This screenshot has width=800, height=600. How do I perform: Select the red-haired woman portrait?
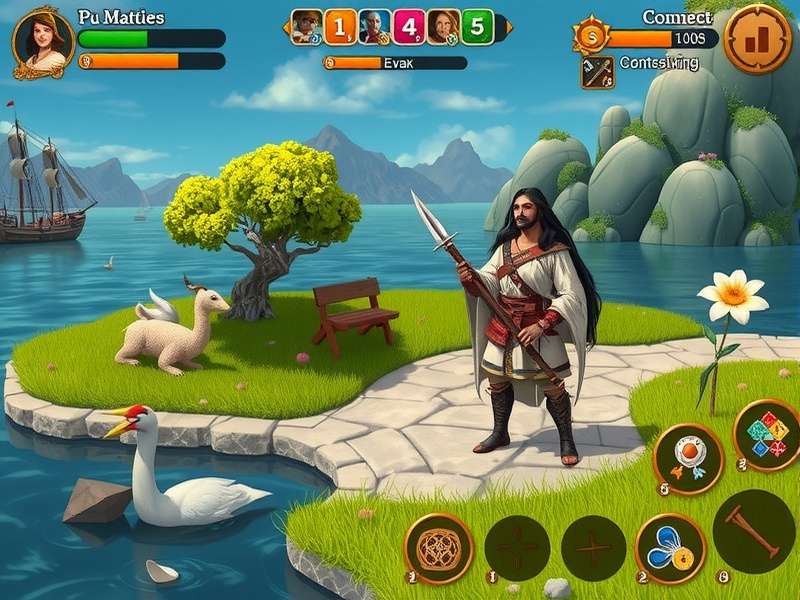(x=443, y=27)
